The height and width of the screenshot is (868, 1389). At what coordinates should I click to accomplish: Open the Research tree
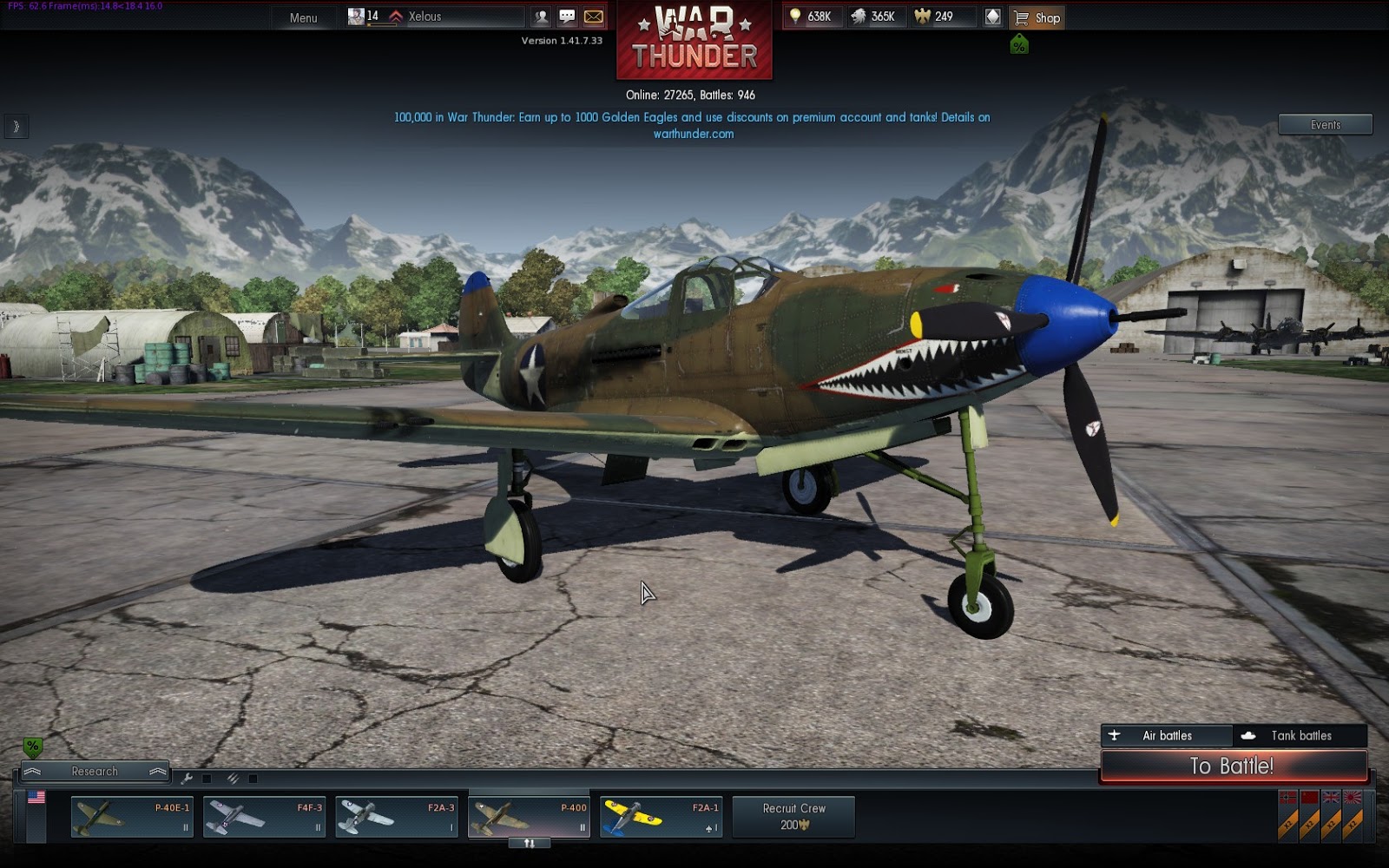pyautogui.click(x=95, y=771)
